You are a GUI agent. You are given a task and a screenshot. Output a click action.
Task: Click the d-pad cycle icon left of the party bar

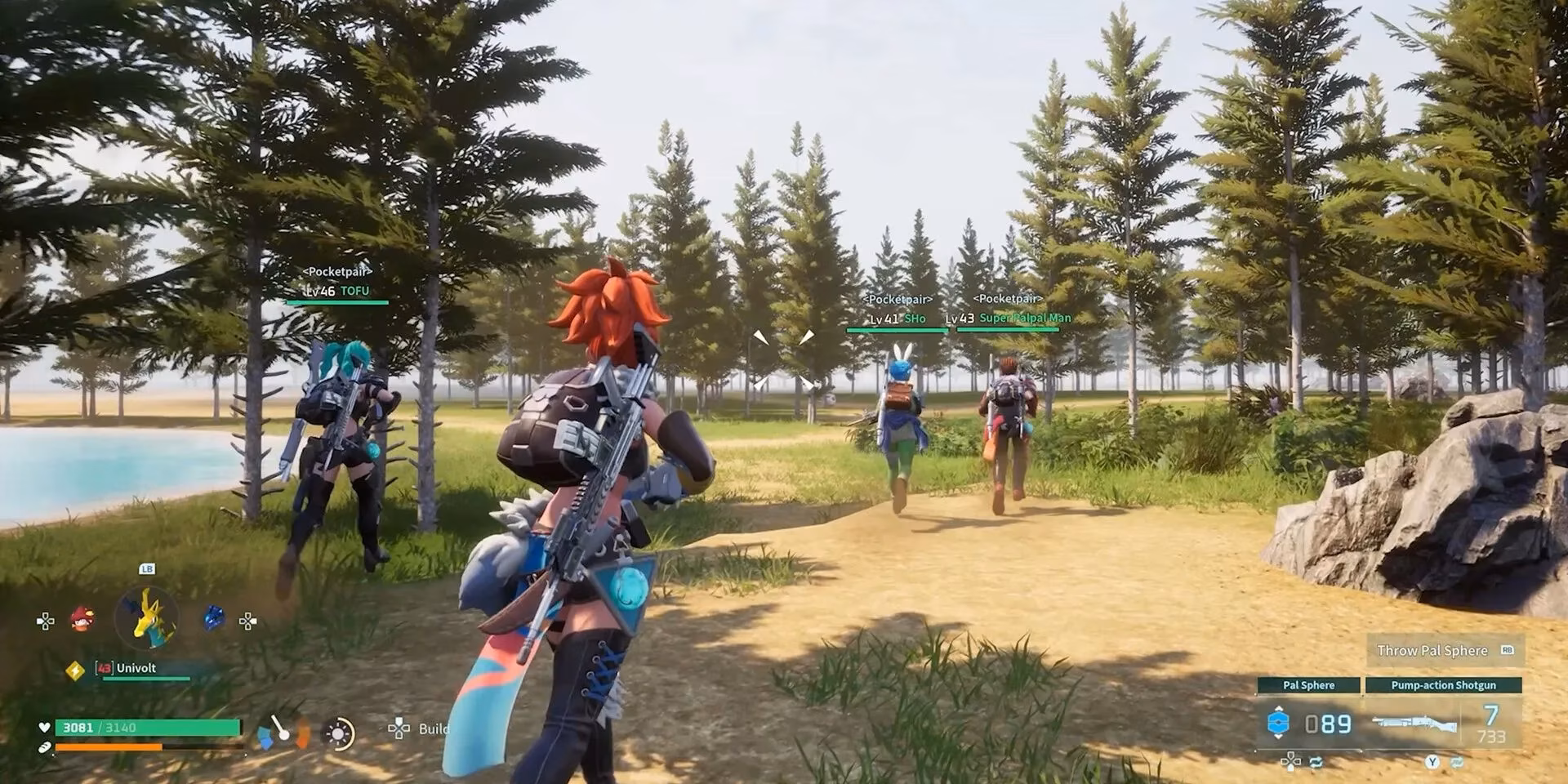(46, 620)
